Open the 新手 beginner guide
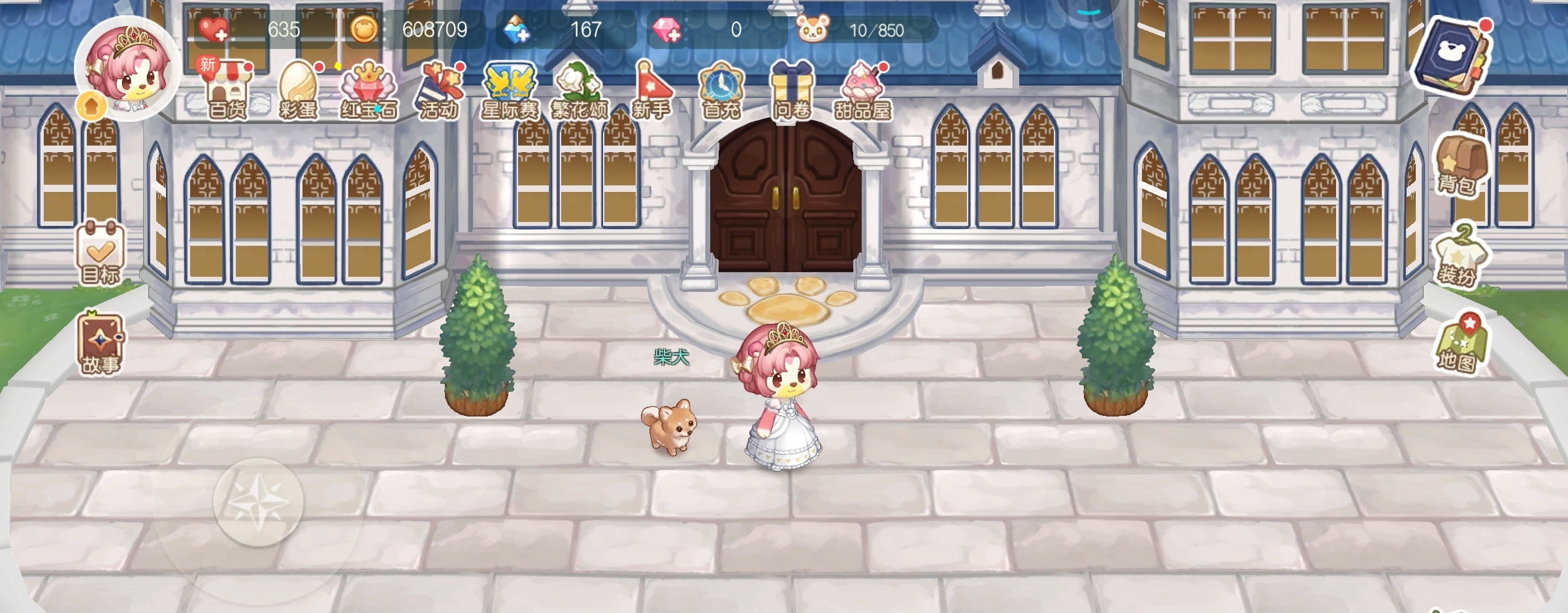1568x613 pixels. [651, 91]
